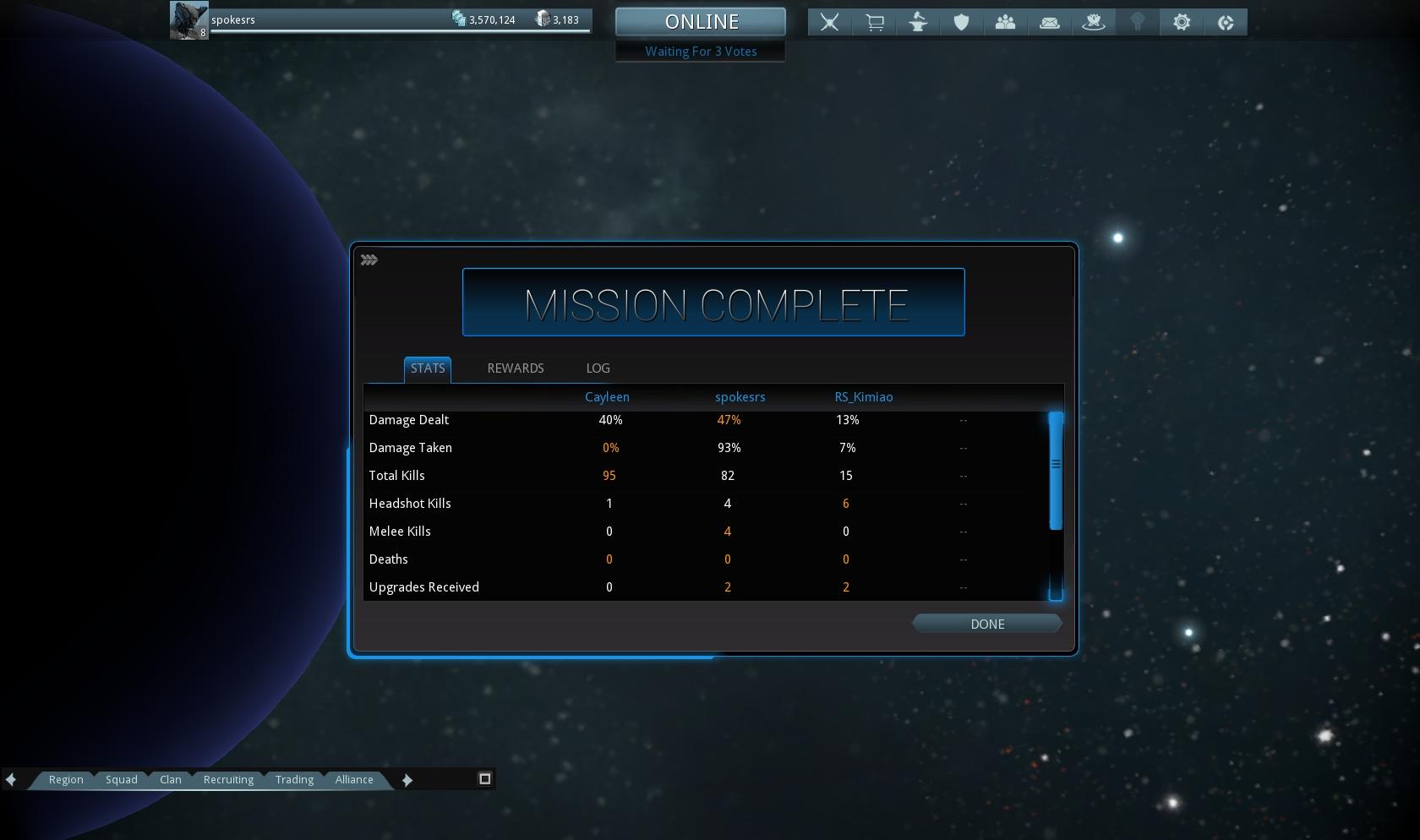Switch to Squad chat tab

click(122, 780)
